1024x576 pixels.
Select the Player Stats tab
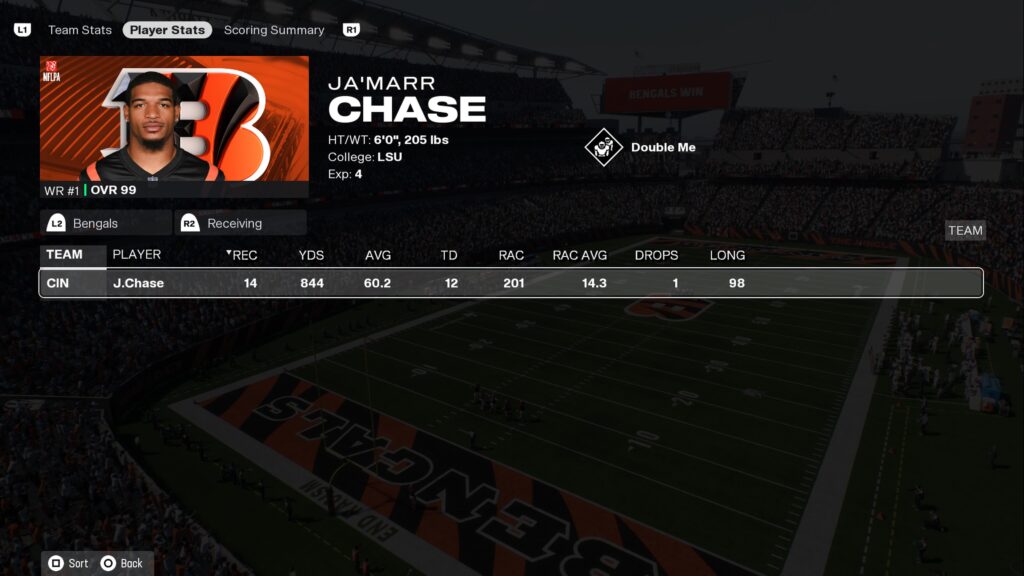(x=167, y=30)
